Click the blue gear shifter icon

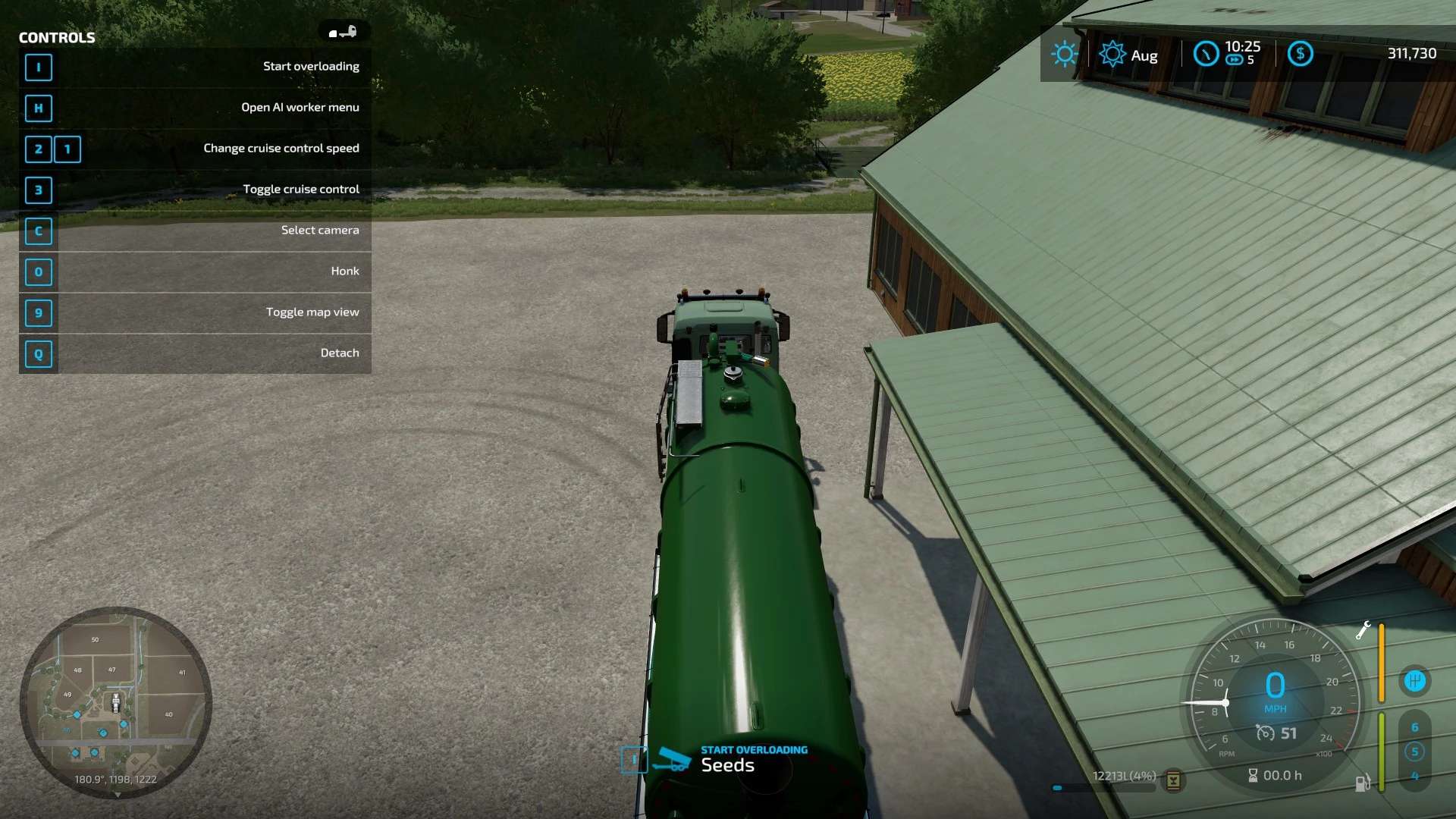1414,681
